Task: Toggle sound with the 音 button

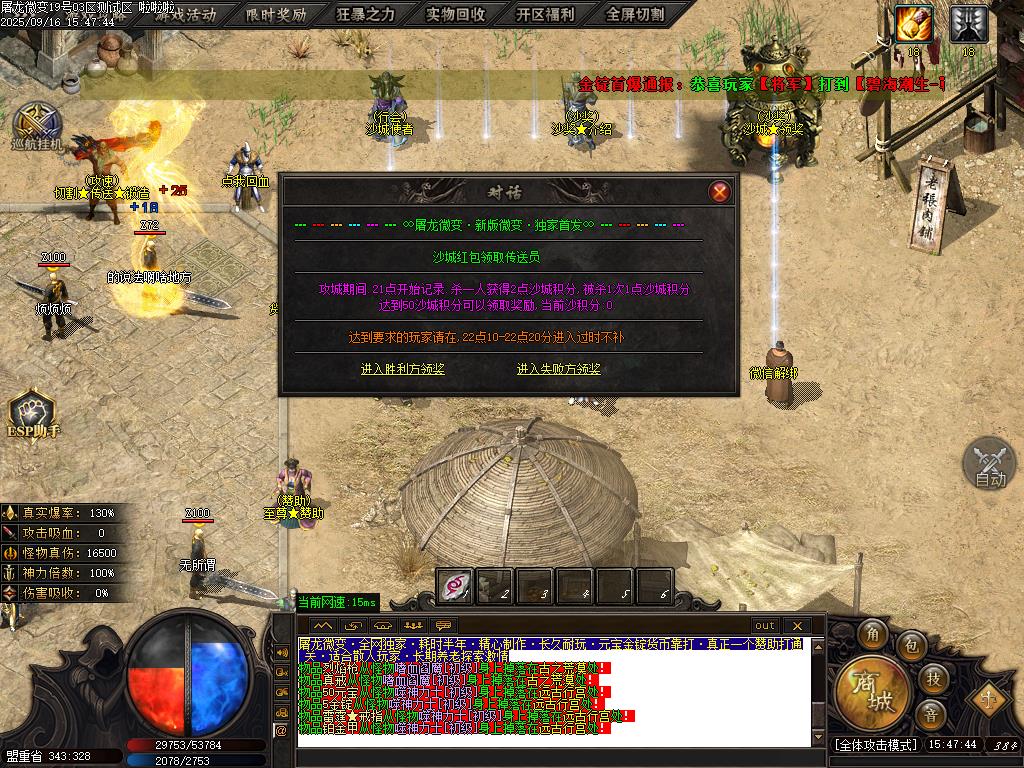Action: tap(930, 715)
